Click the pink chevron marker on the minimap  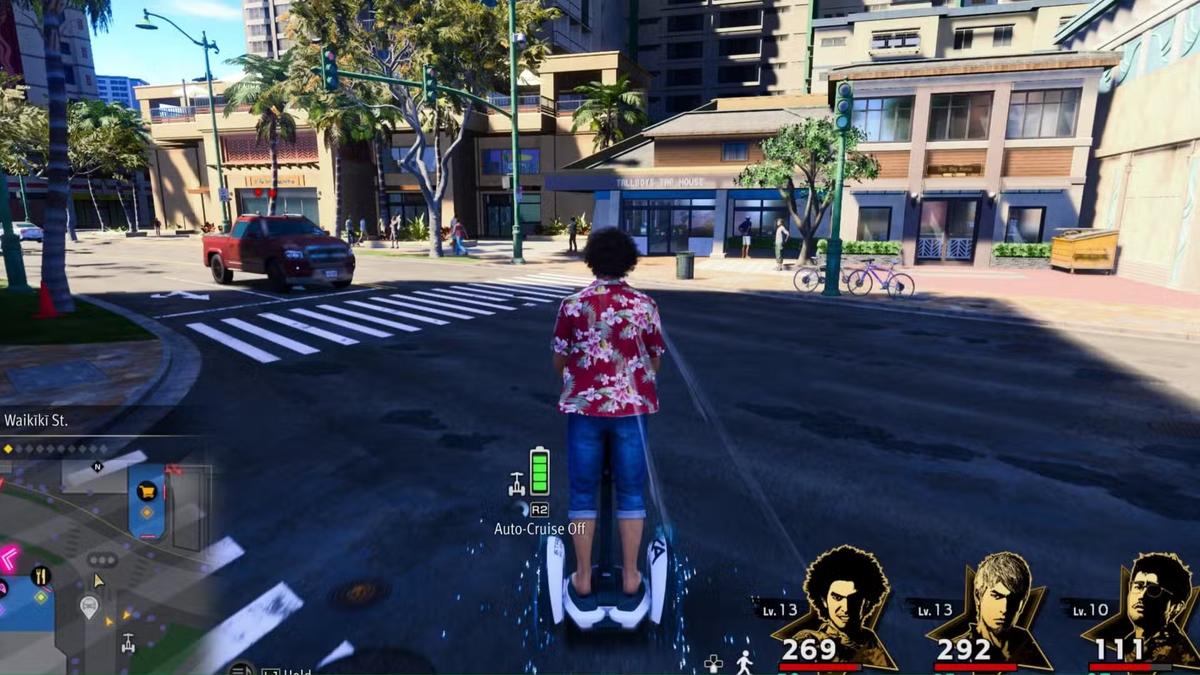tap(8, 558)
